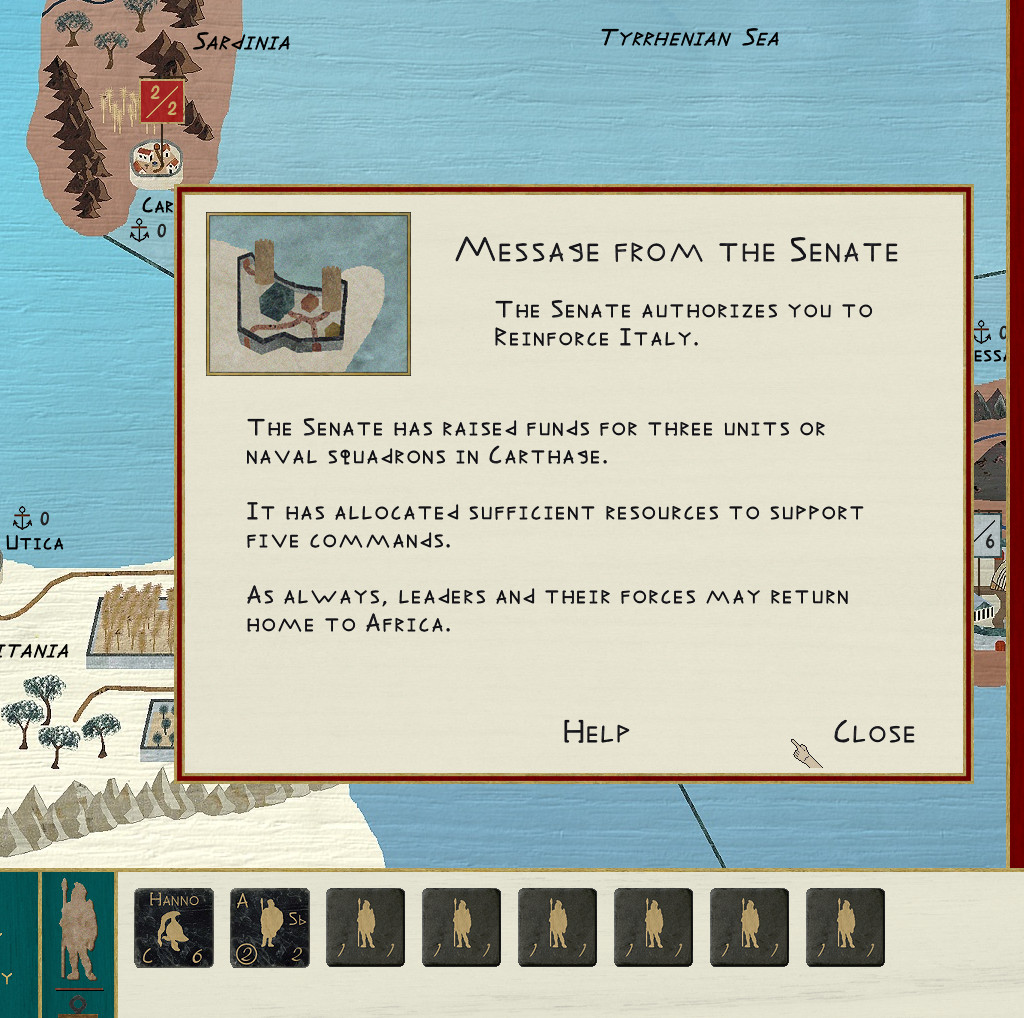The height and width of the screenshot is (1018, 1024).
Task: Select the Hanno leader counter
Action: click(174, 928)
